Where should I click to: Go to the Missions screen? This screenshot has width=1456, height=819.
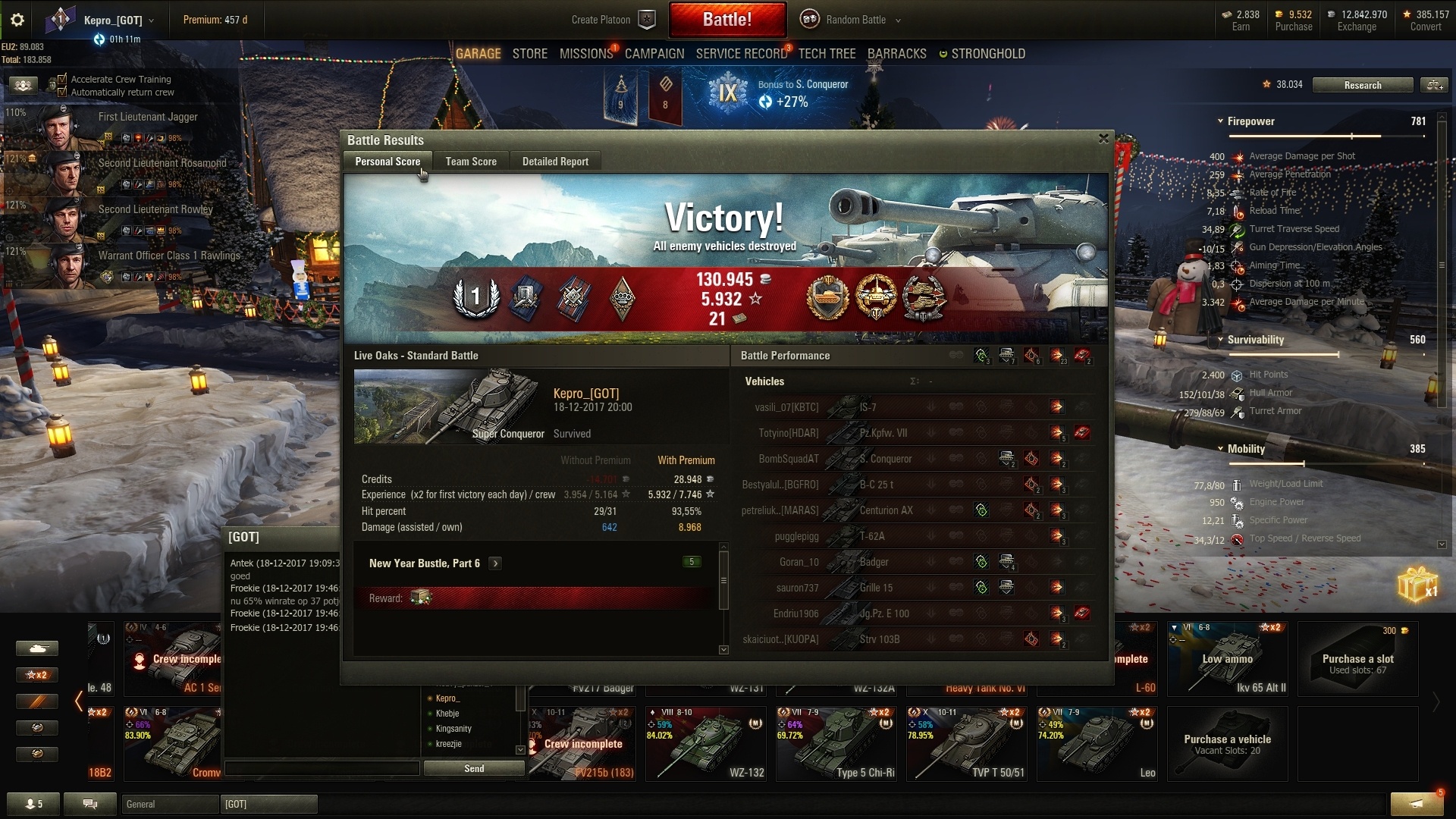tap(585, 54)
